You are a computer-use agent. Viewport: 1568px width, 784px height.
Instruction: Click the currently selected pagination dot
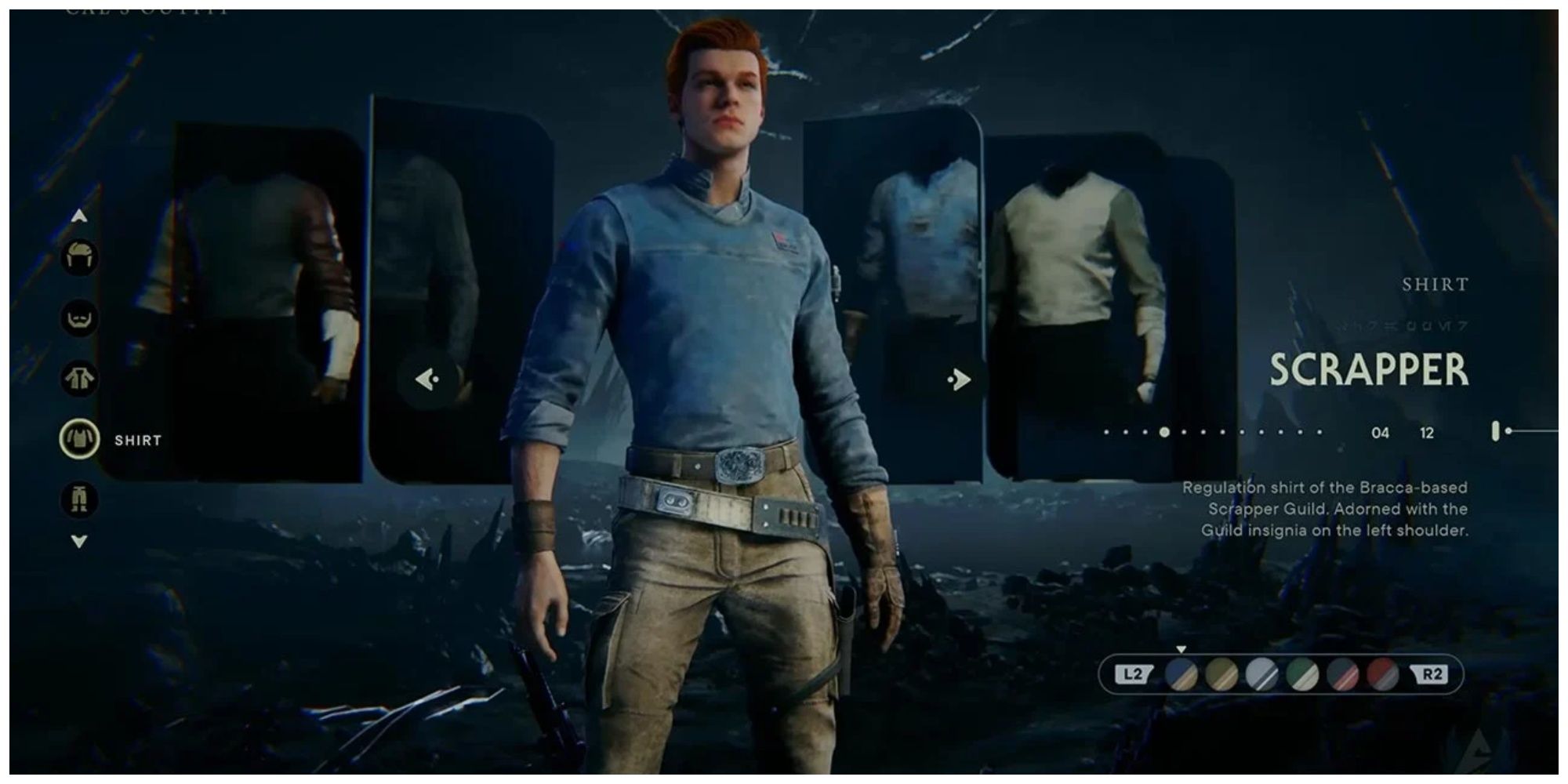click(x=1165, y=432)
